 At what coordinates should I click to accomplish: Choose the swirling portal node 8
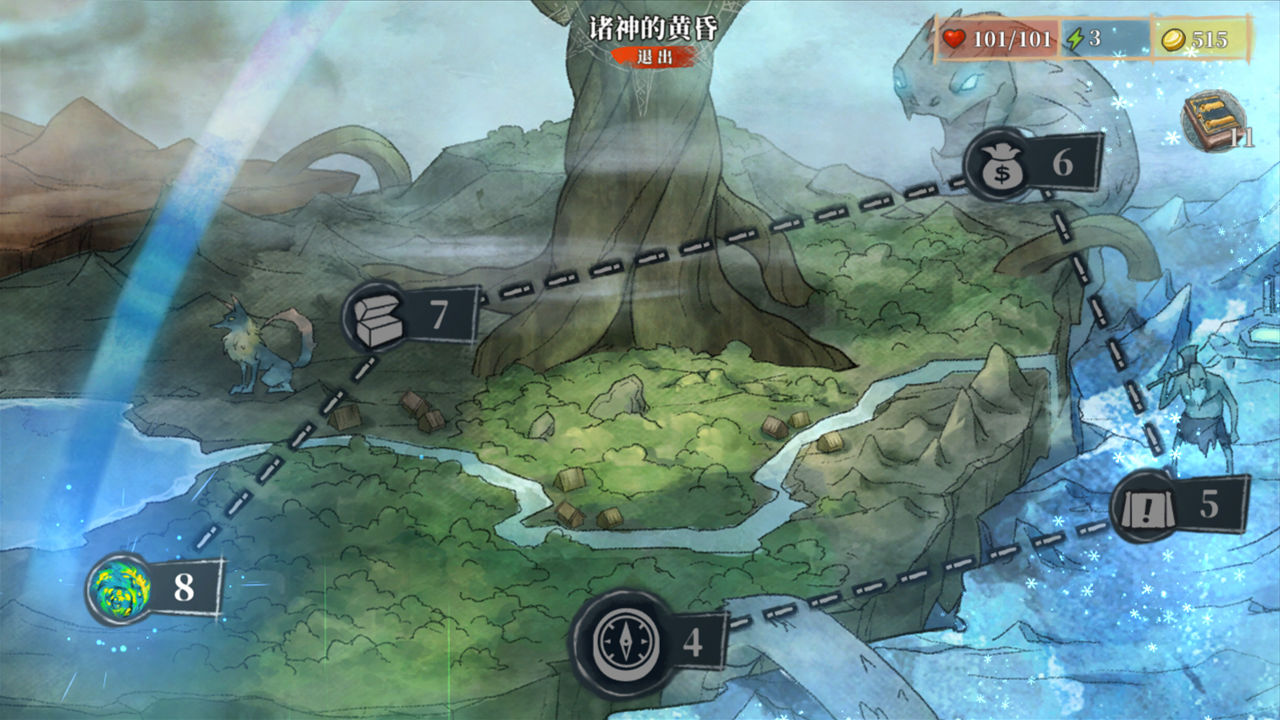pos(120,588)
